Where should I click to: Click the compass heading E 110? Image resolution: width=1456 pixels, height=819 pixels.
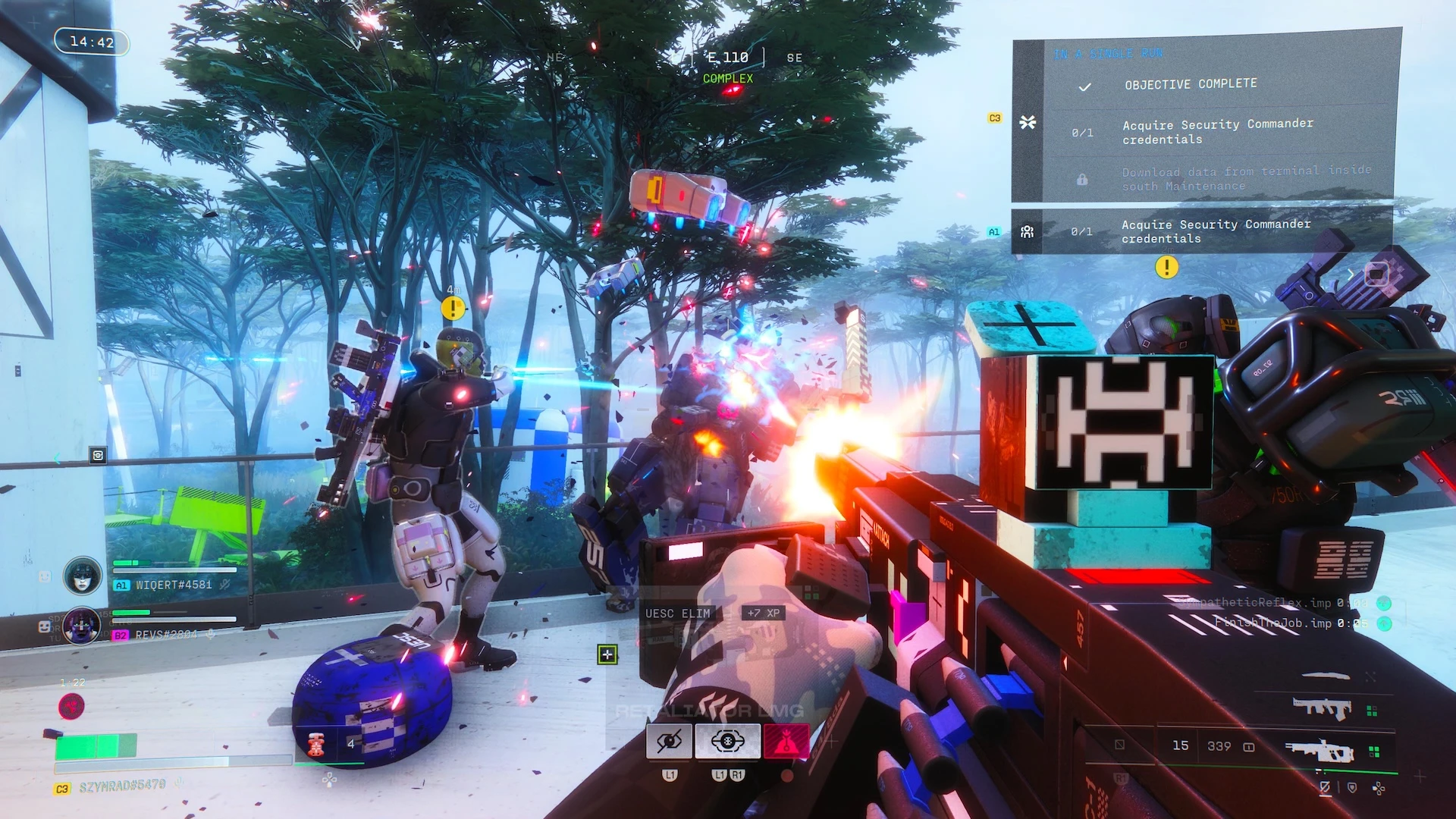[x=727, y=58]
